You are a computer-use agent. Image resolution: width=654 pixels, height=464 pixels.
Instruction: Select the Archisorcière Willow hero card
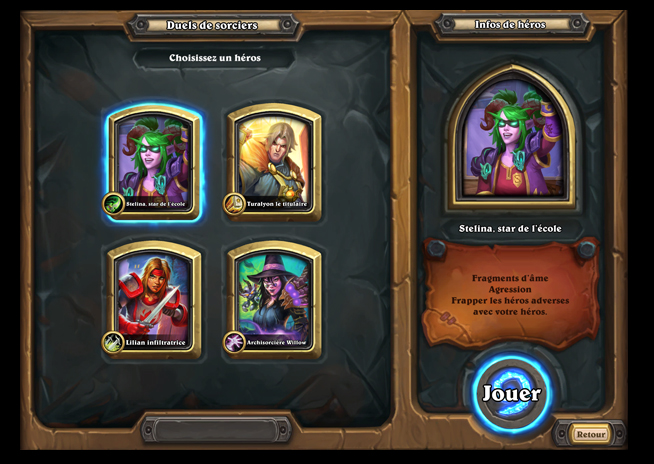[274, 297]
